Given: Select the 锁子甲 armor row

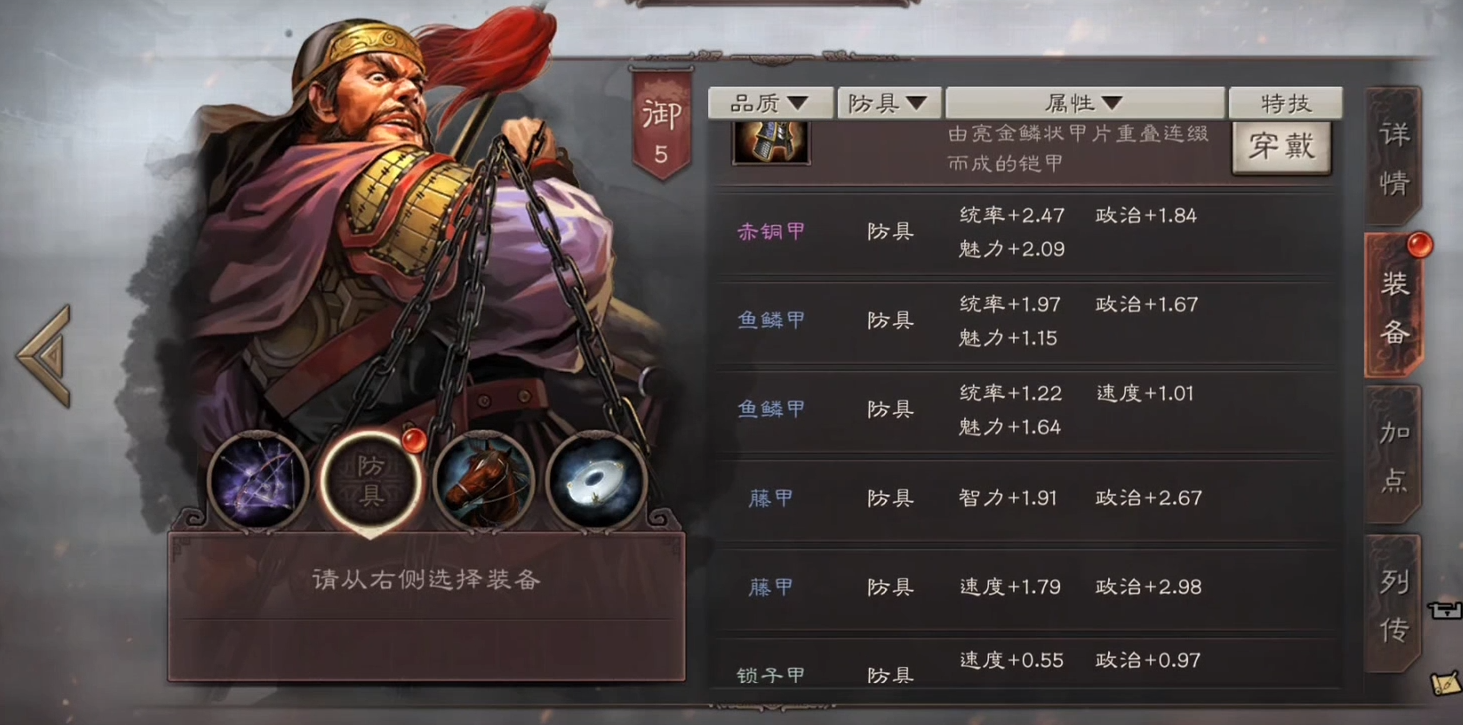Looking at the screenshot, I should click(x=1020, y=666).
